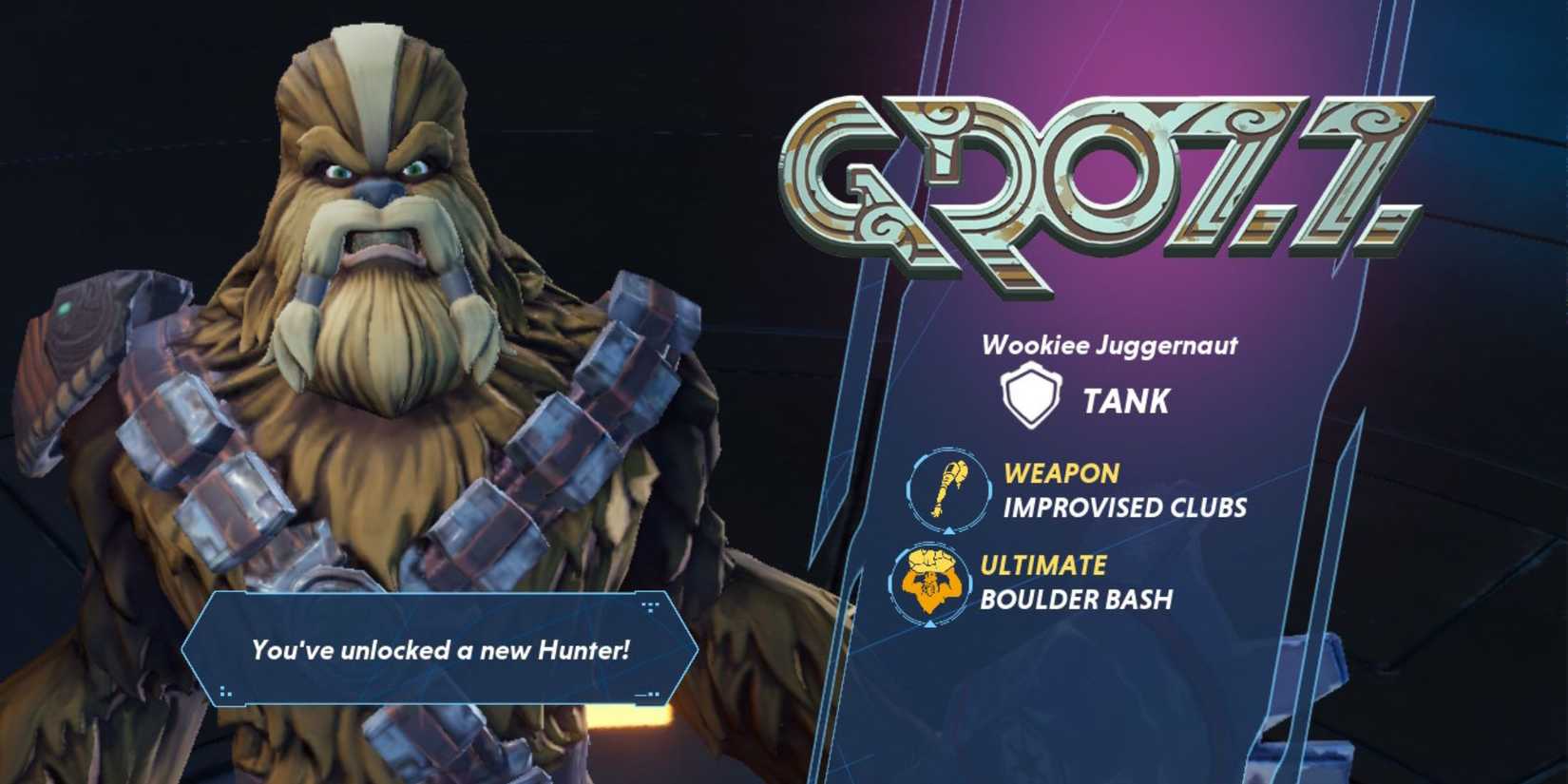Select the Tank shield icon
Viewport: 1568px width, 784px height.
pyautogui.click(x=1031, y=395)
